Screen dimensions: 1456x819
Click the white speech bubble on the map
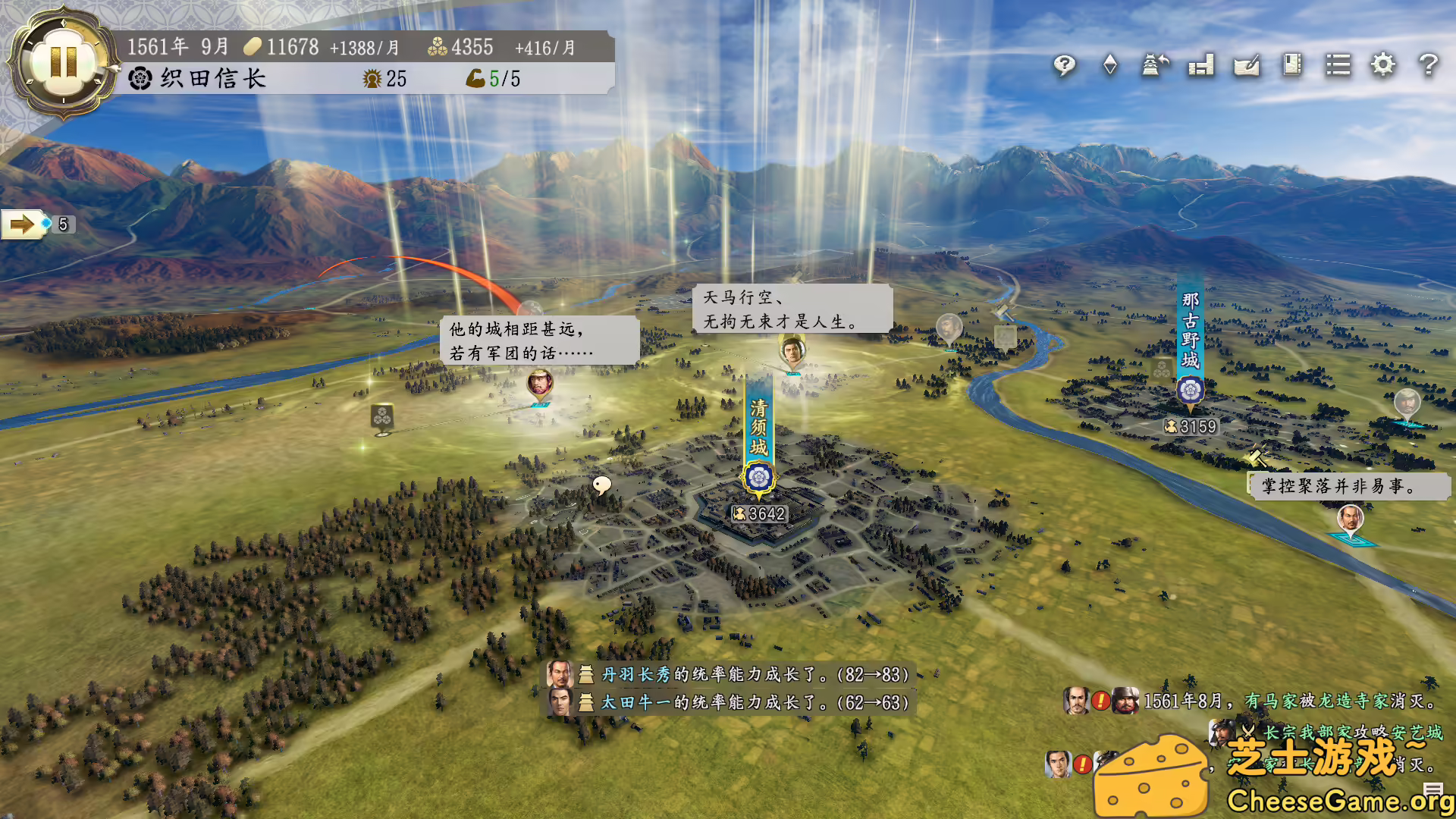[x=603, y=483]
